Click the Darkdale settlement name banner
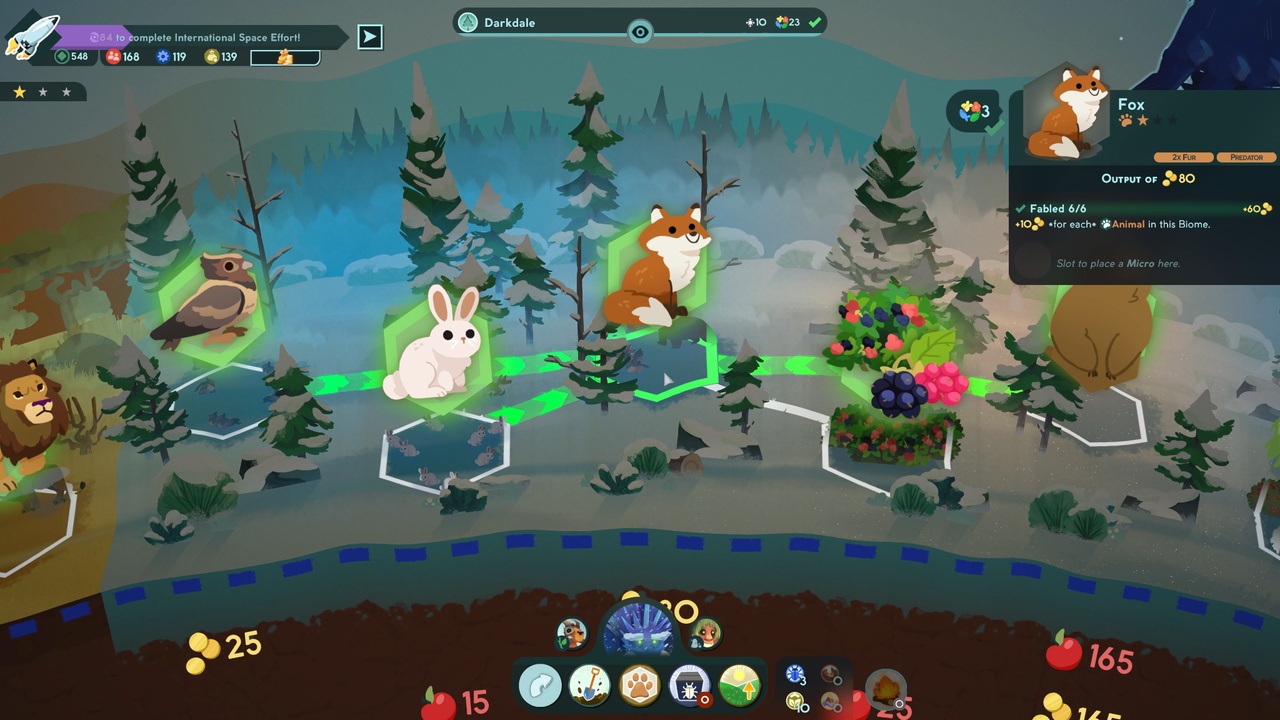This screenshot has width=1280, height=720. tap(512, 22)
